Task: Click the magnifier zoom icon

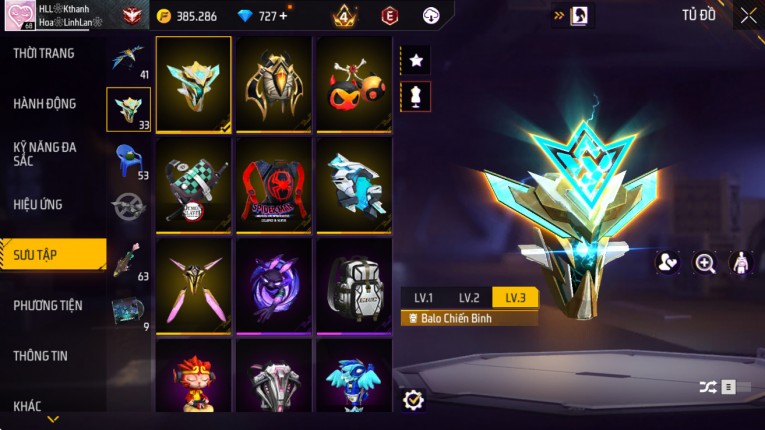Action: click(705, 263)
